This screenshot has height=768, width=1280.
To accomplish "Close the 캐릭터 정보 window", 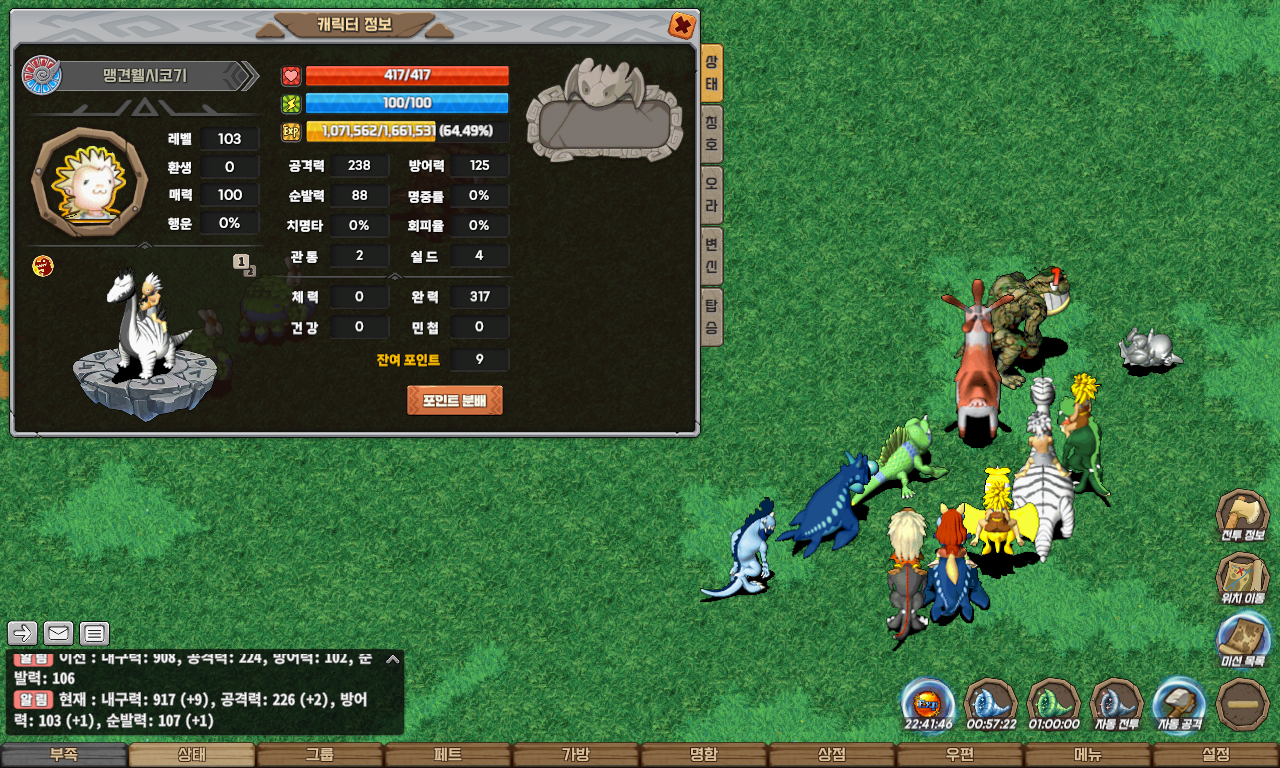I will (681, 25).
